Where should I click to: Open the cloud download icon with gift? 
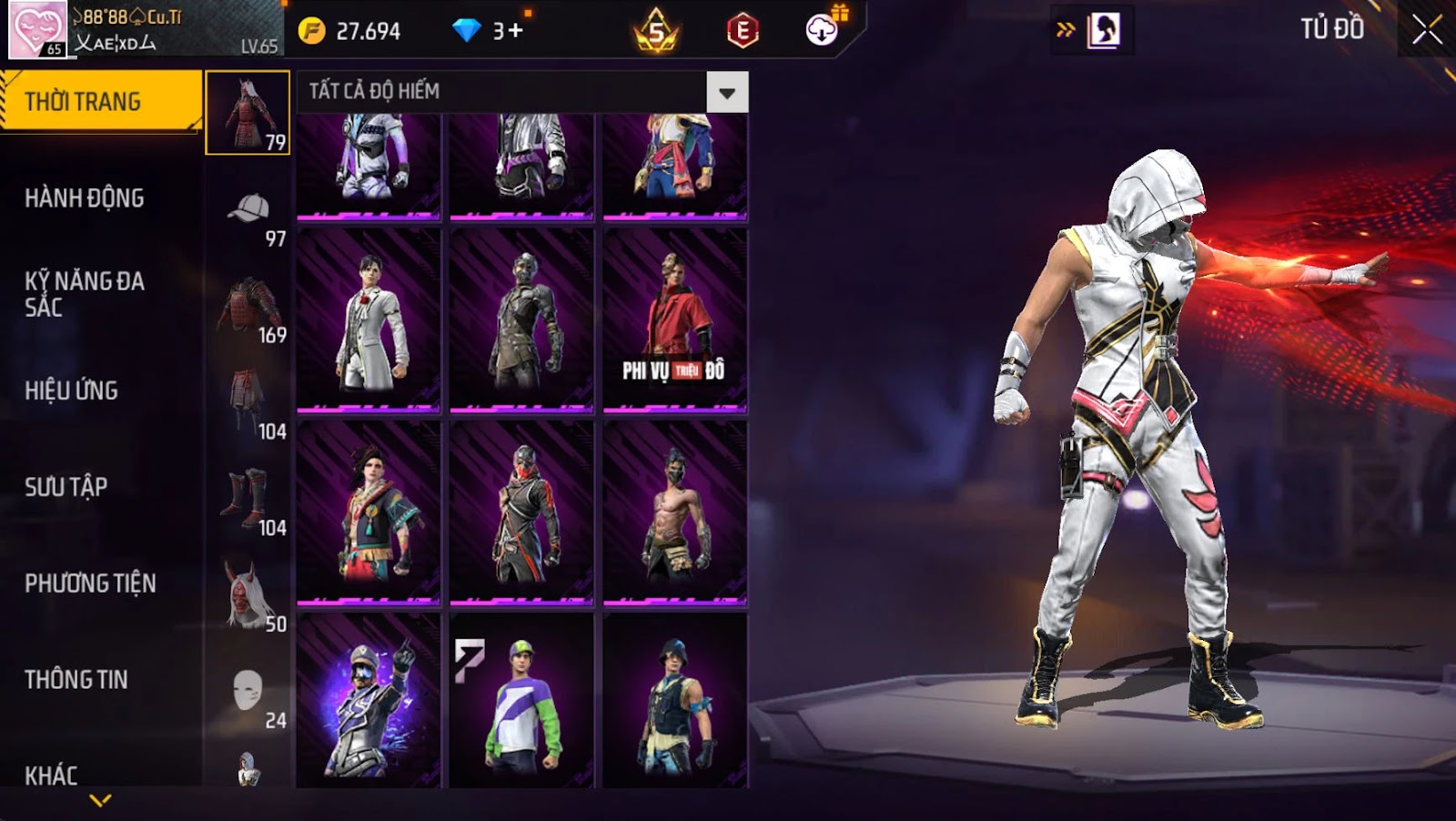pyautogui.click(x=824, y=29)
